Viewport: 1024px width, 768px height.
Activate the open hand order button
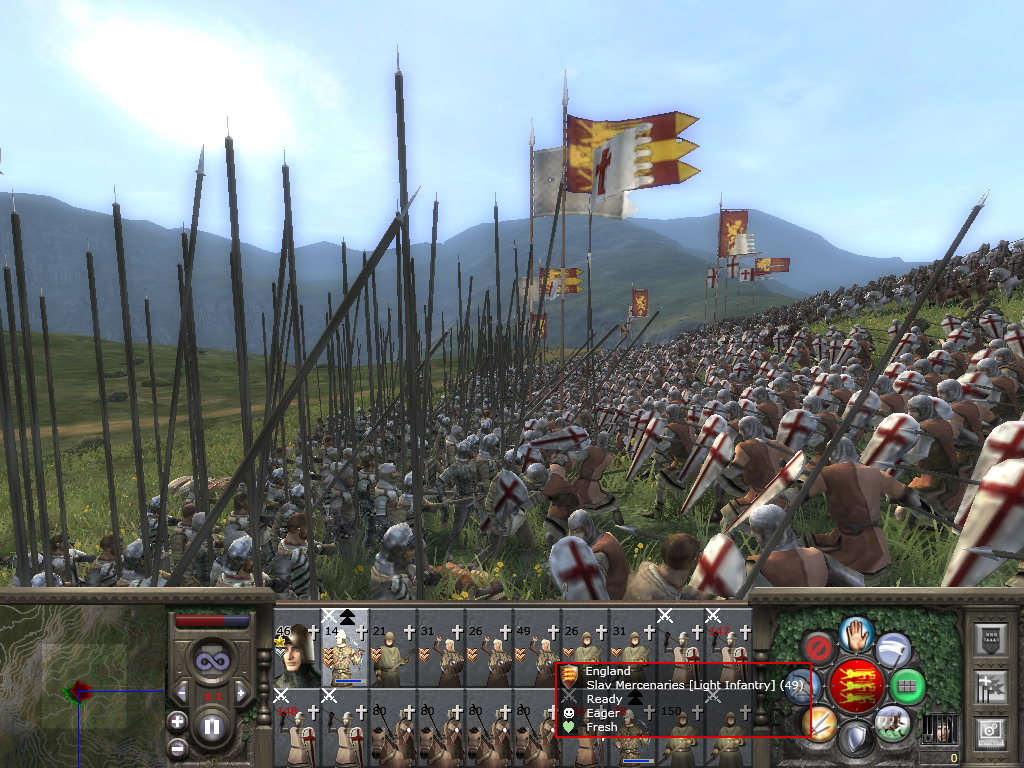point(856,633)
